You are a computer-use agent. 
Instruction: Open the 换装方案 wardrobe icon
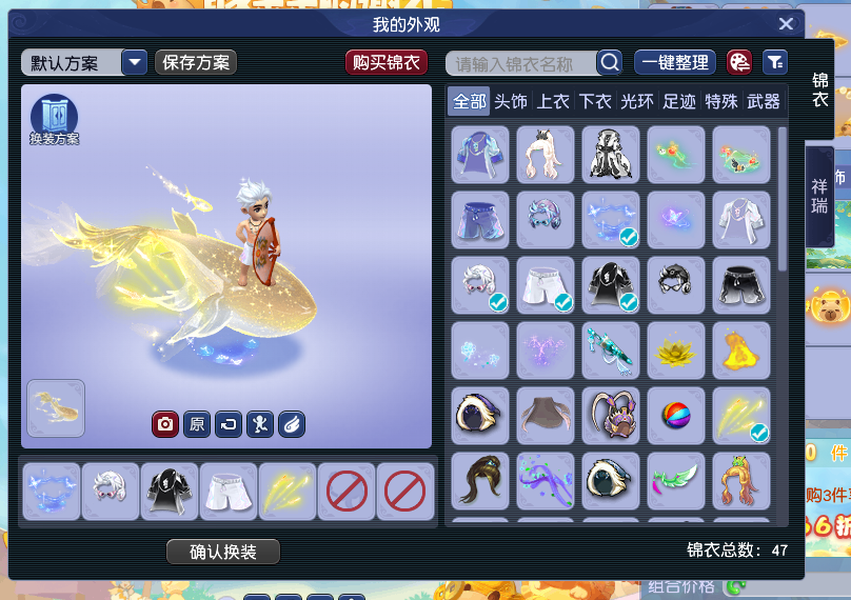[x=54, y=119]
